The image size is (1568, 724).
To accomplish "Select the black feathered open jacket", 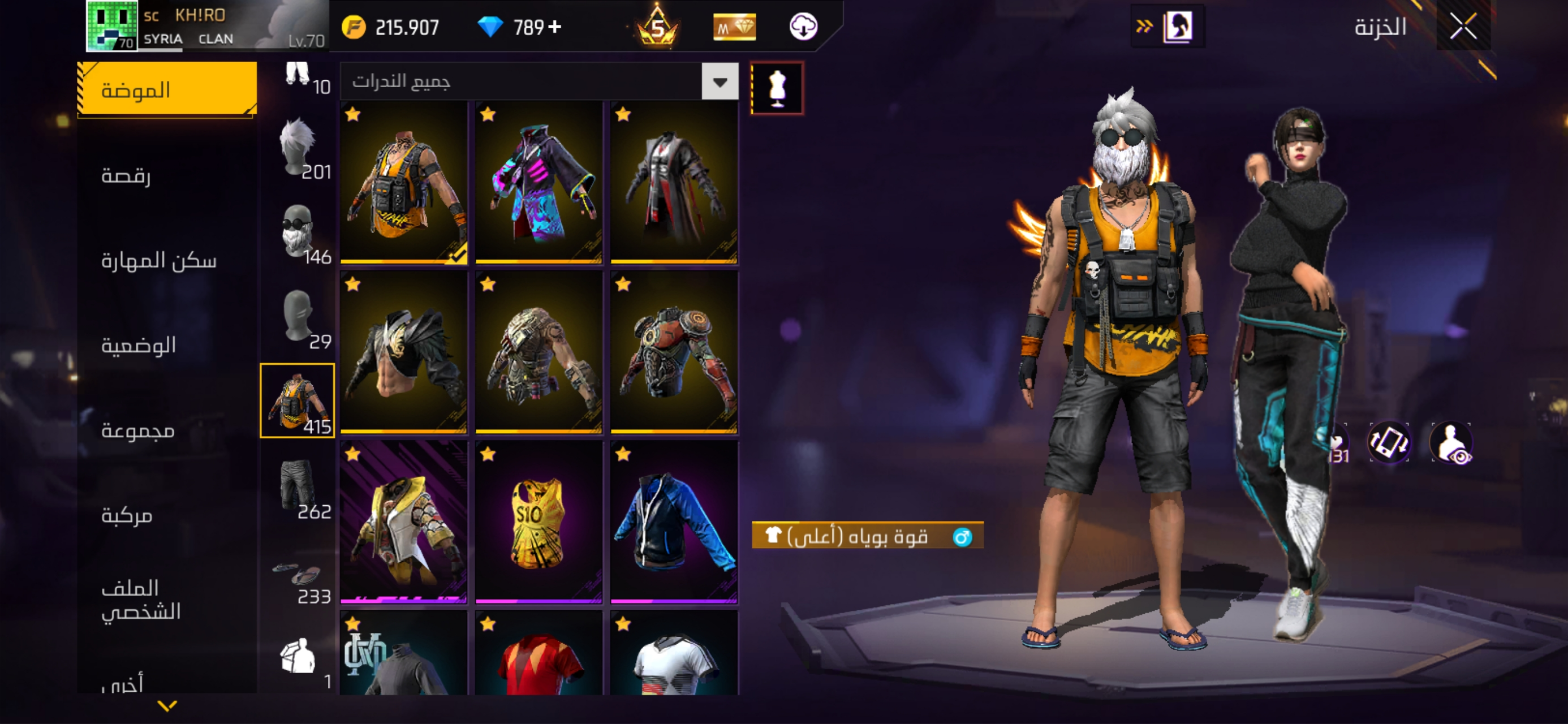I will [x=403, y=352].
